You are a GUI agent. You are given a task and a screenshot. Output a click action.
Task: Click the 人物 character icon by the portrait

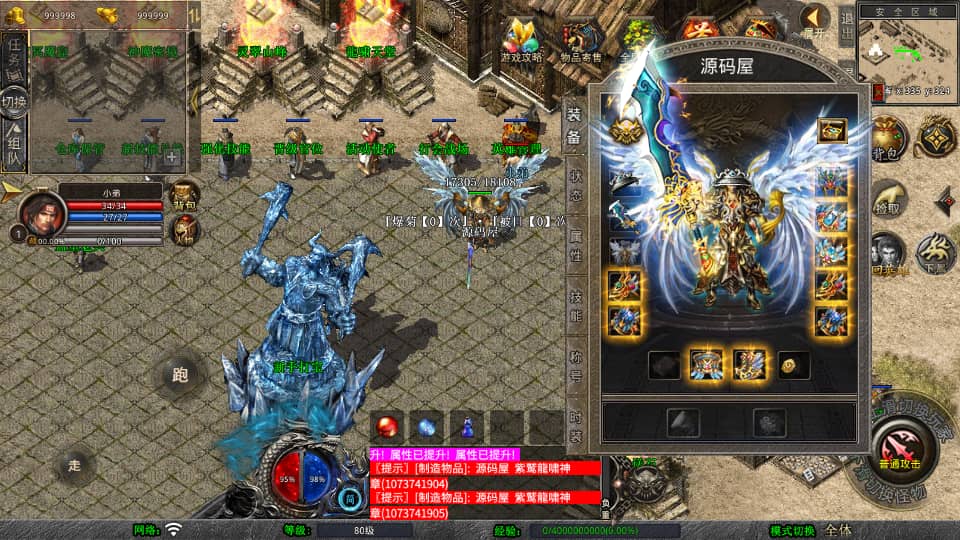pyautogui.click(x=184, y=230)
